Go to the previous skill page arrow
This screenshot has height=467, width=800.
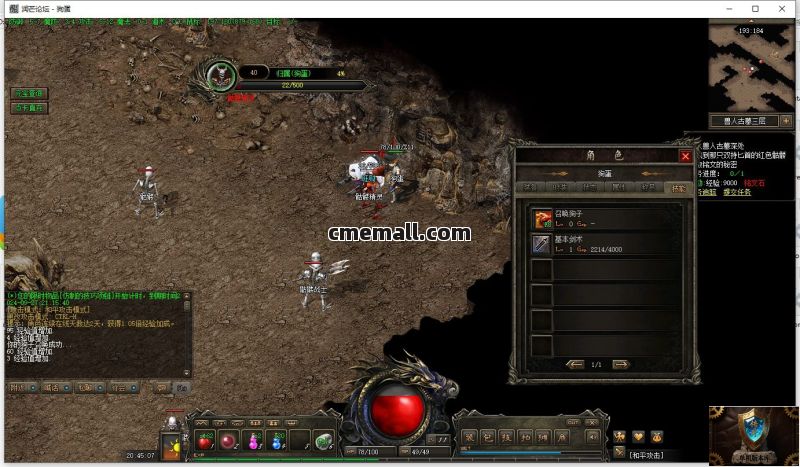tap(574, 364)
